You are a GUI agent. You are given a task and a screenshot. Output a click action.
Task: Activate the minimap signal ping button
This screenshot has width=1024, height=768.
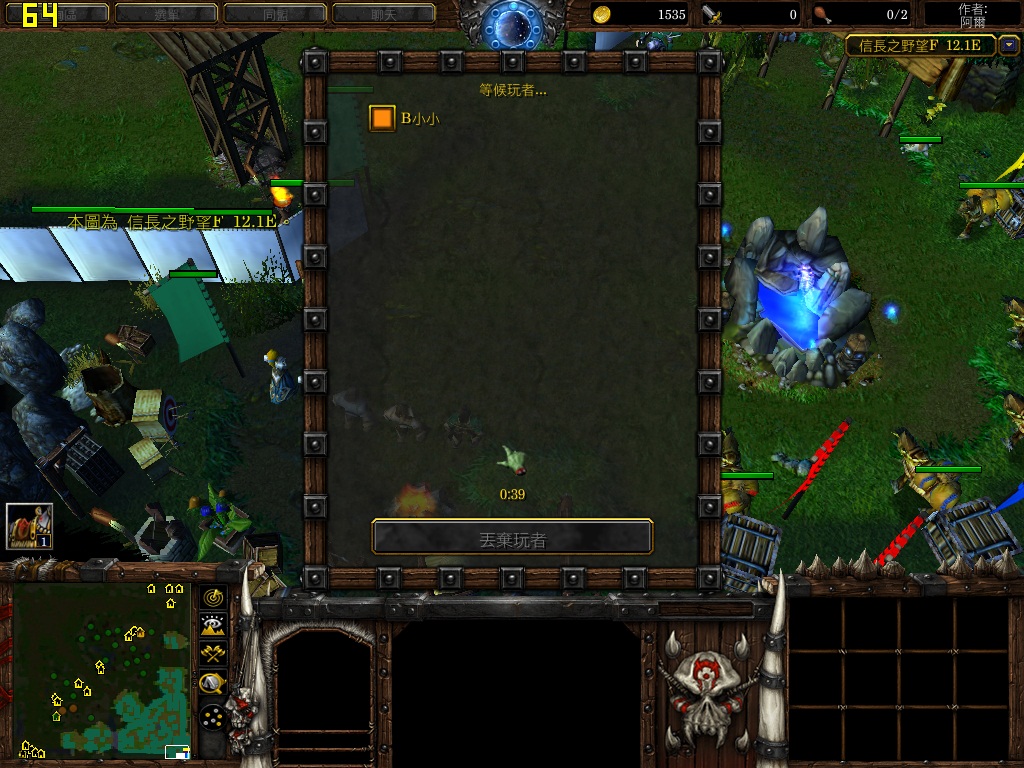pyautogui.click(x=212, y=597)
